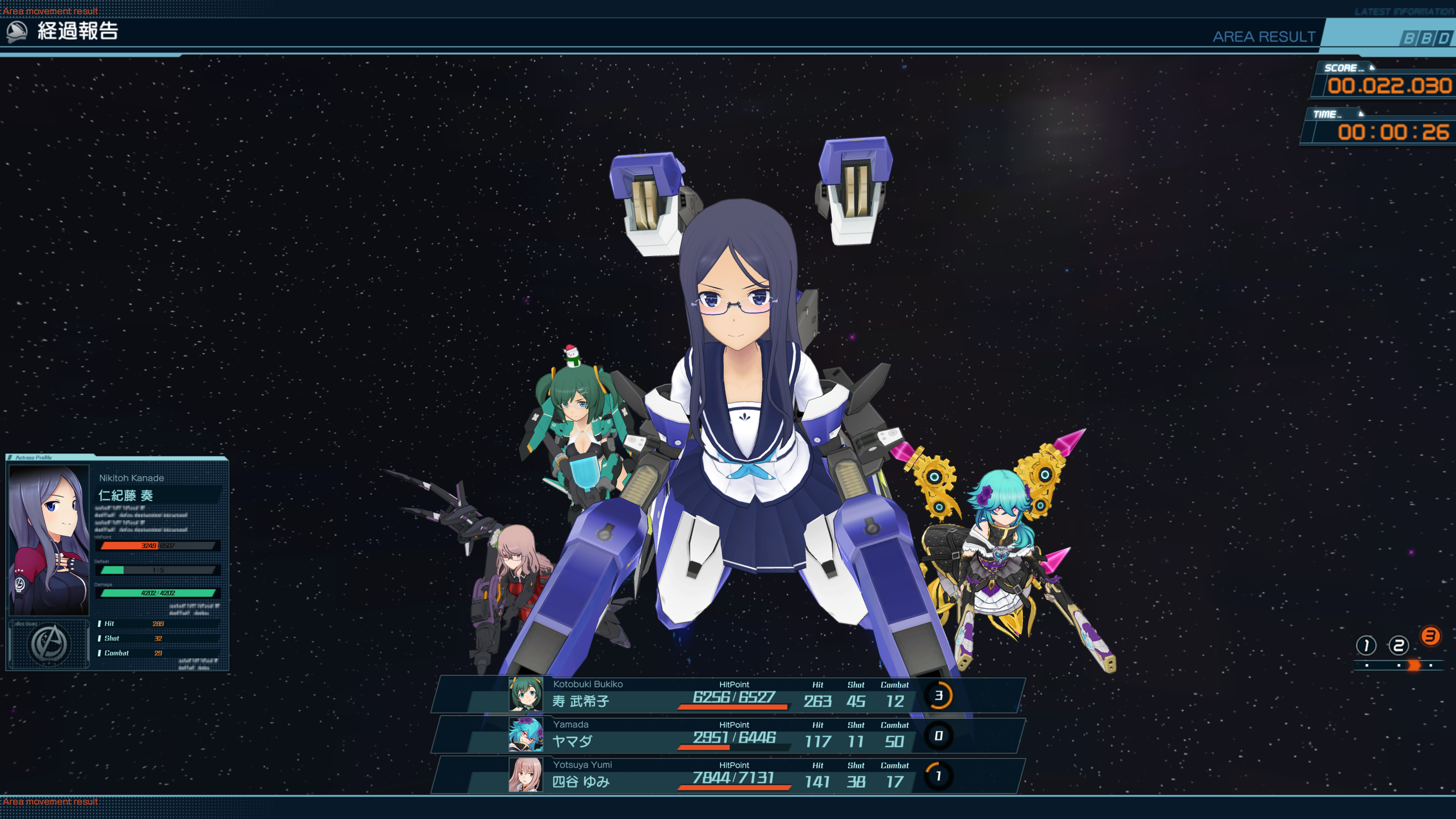Click area marker number 2

point(1398,645)
